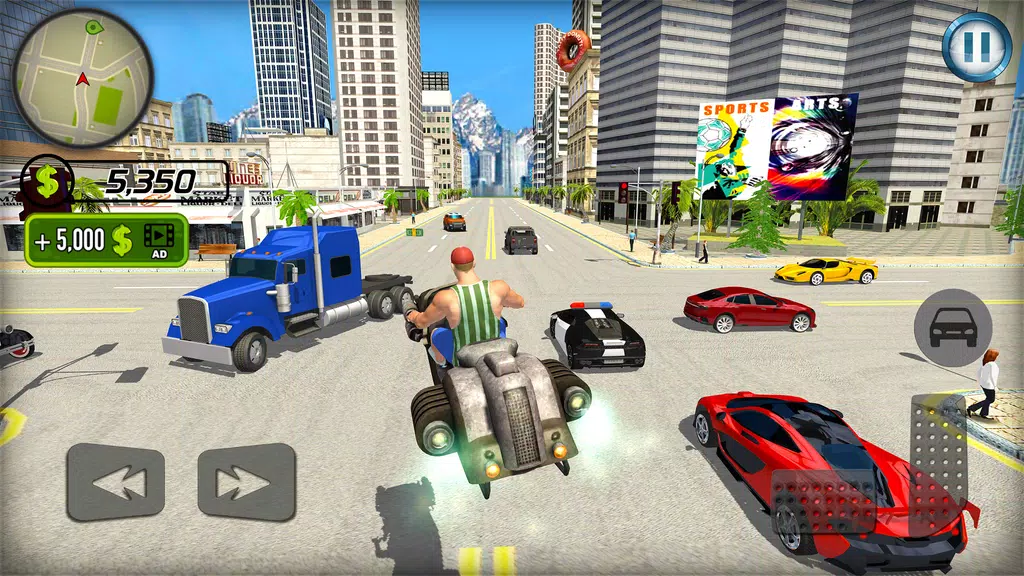
Task: Tap the round car icon button
Action: coord(953,328)
